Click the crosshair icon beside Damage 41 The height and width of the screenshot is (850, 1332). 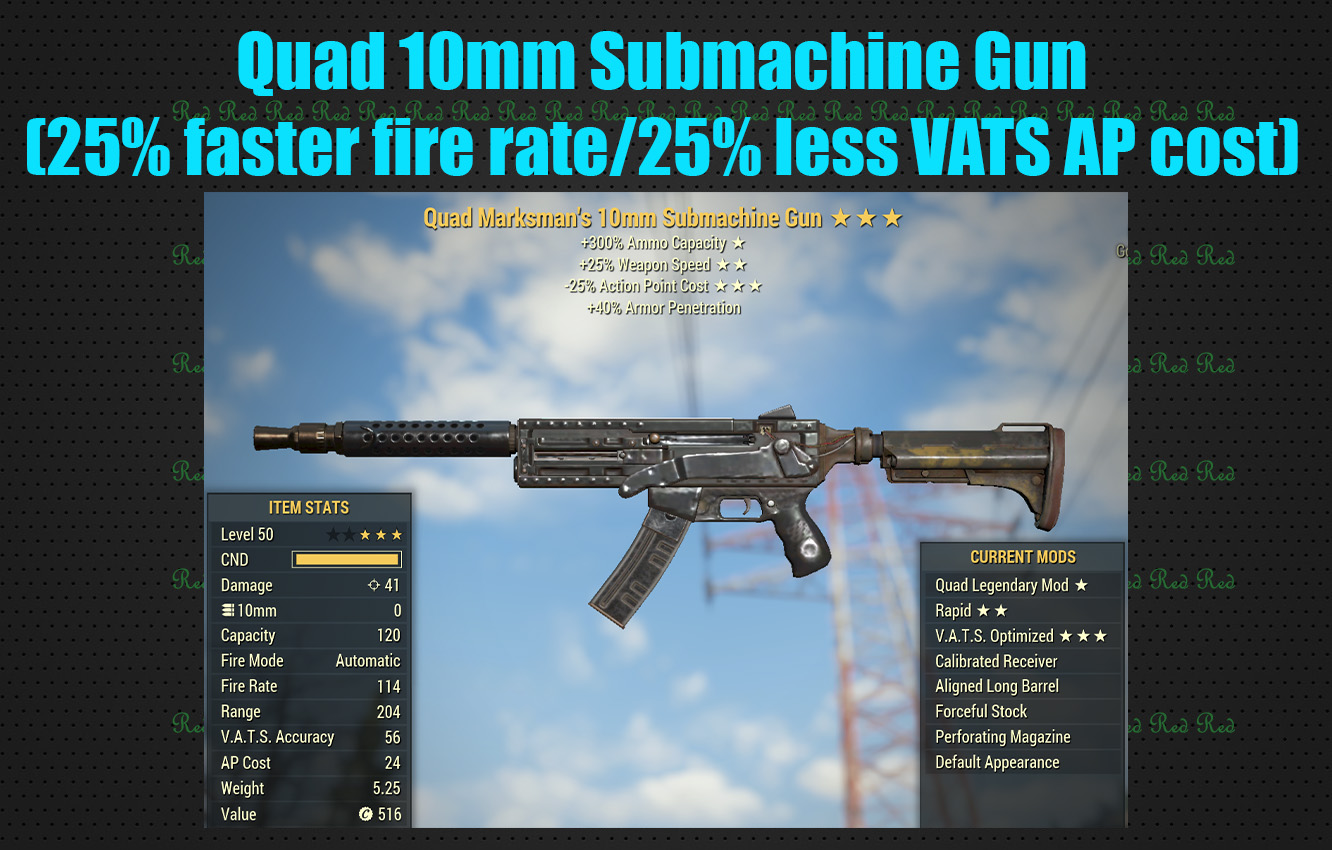(375, 585)
